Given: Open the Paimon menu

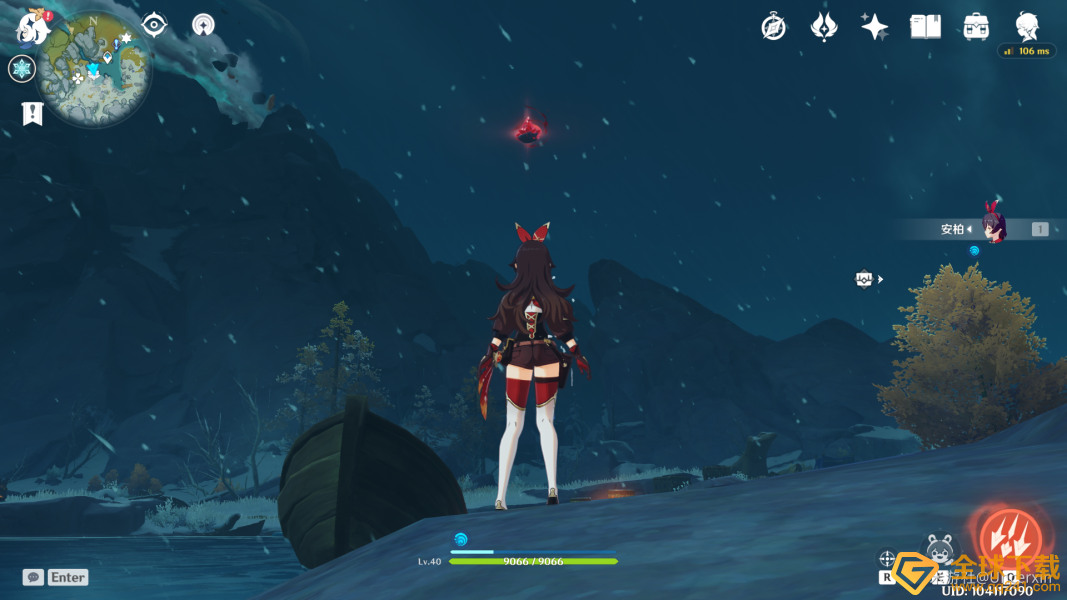Looking at the screenshot, I should tap(33, 27).
